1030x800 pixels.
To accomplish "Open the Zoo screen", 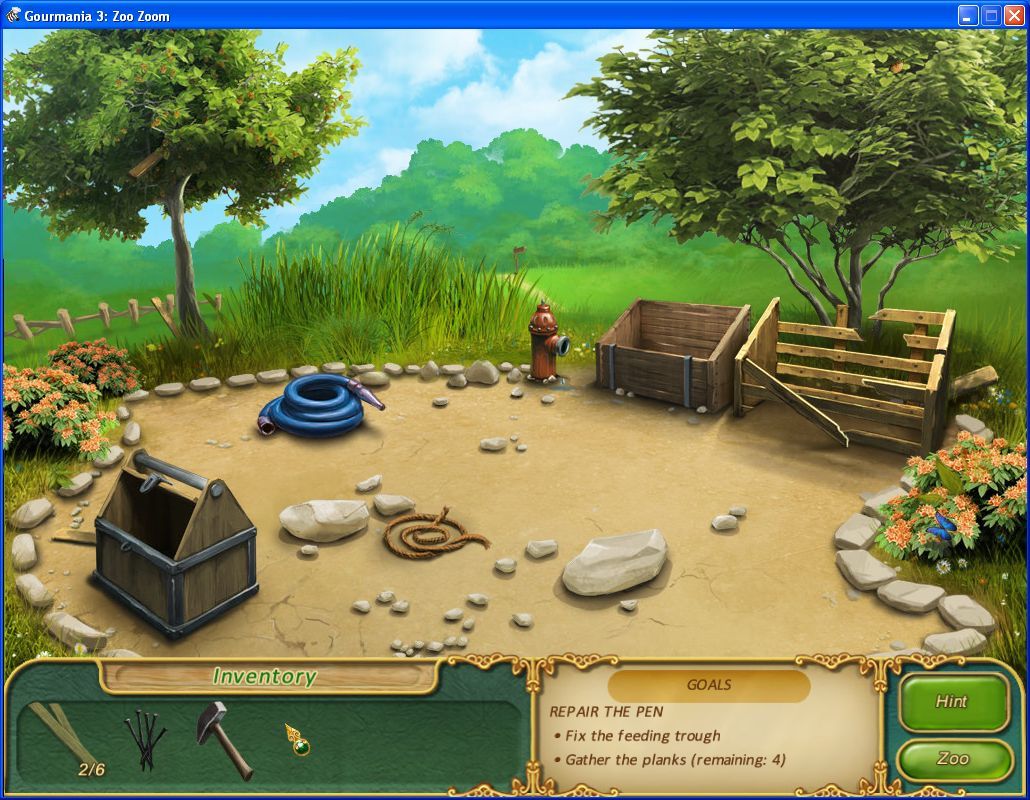I will [952, 759].
